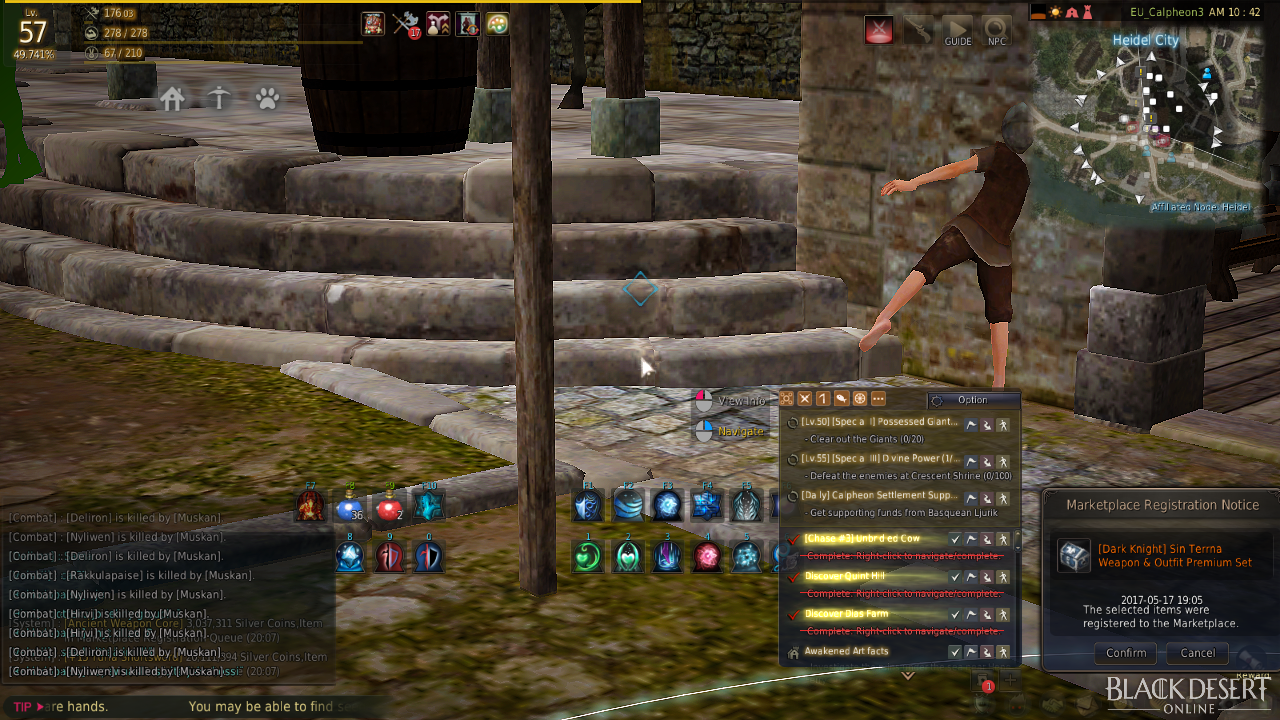Click the house icon near the level display

(x=172, y=98)
